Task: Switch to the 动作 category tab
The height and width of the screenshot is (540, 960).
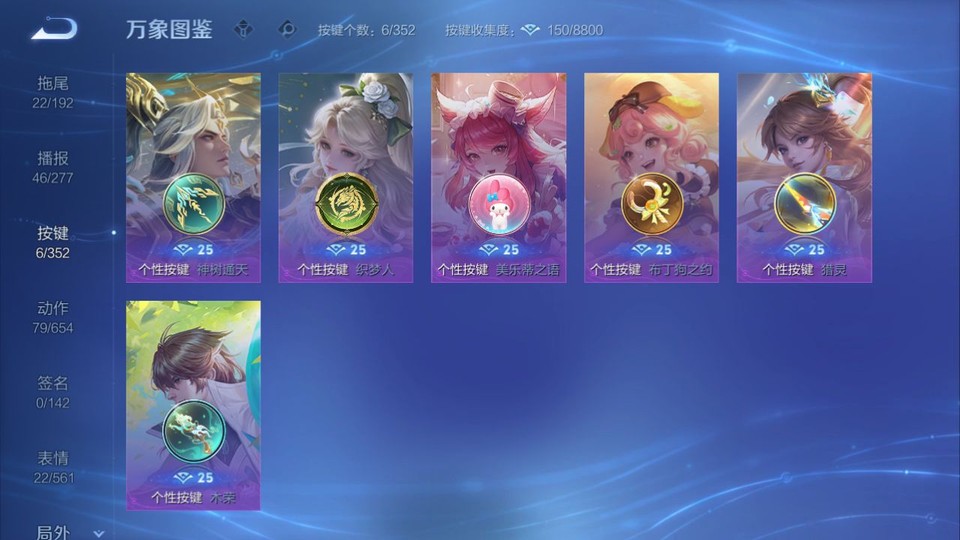Action: pyautogui.click(x=54, y=316)
